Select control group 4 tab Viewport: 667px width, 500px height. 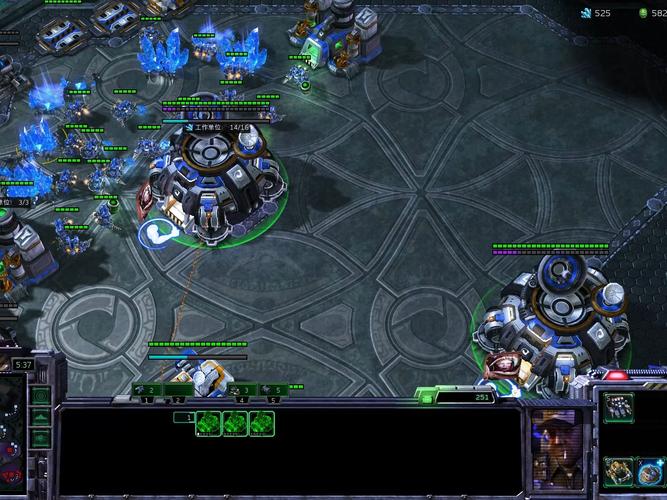click(241, 390)
